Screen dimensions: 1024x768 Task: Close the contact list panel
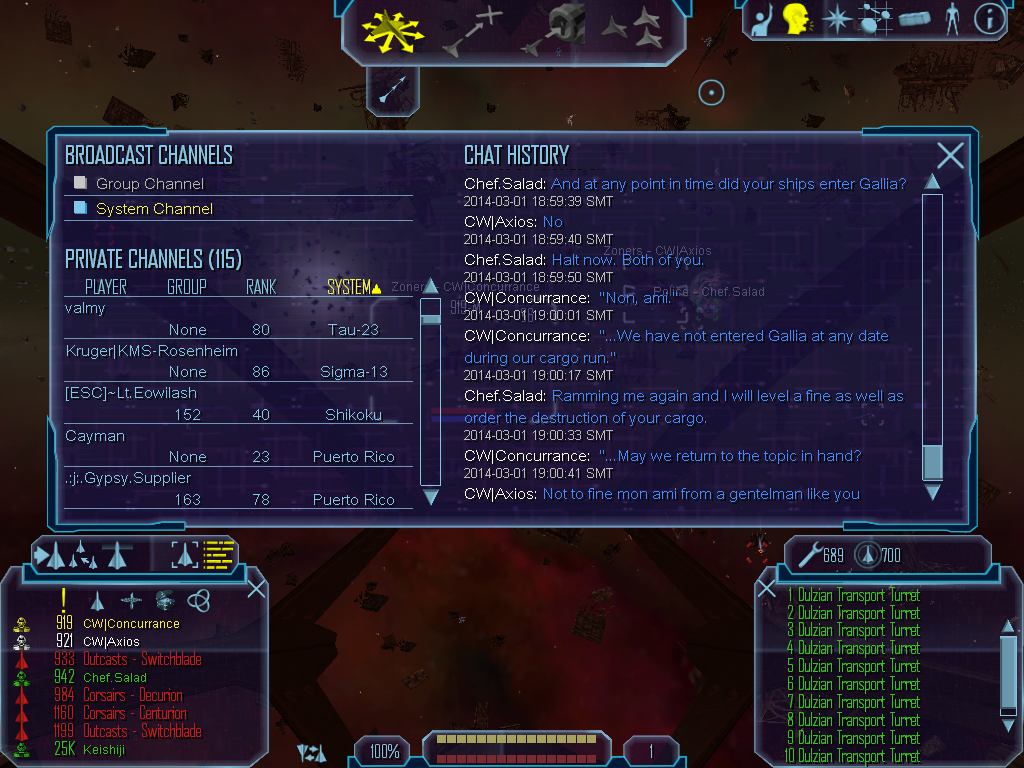click(256, 588)
